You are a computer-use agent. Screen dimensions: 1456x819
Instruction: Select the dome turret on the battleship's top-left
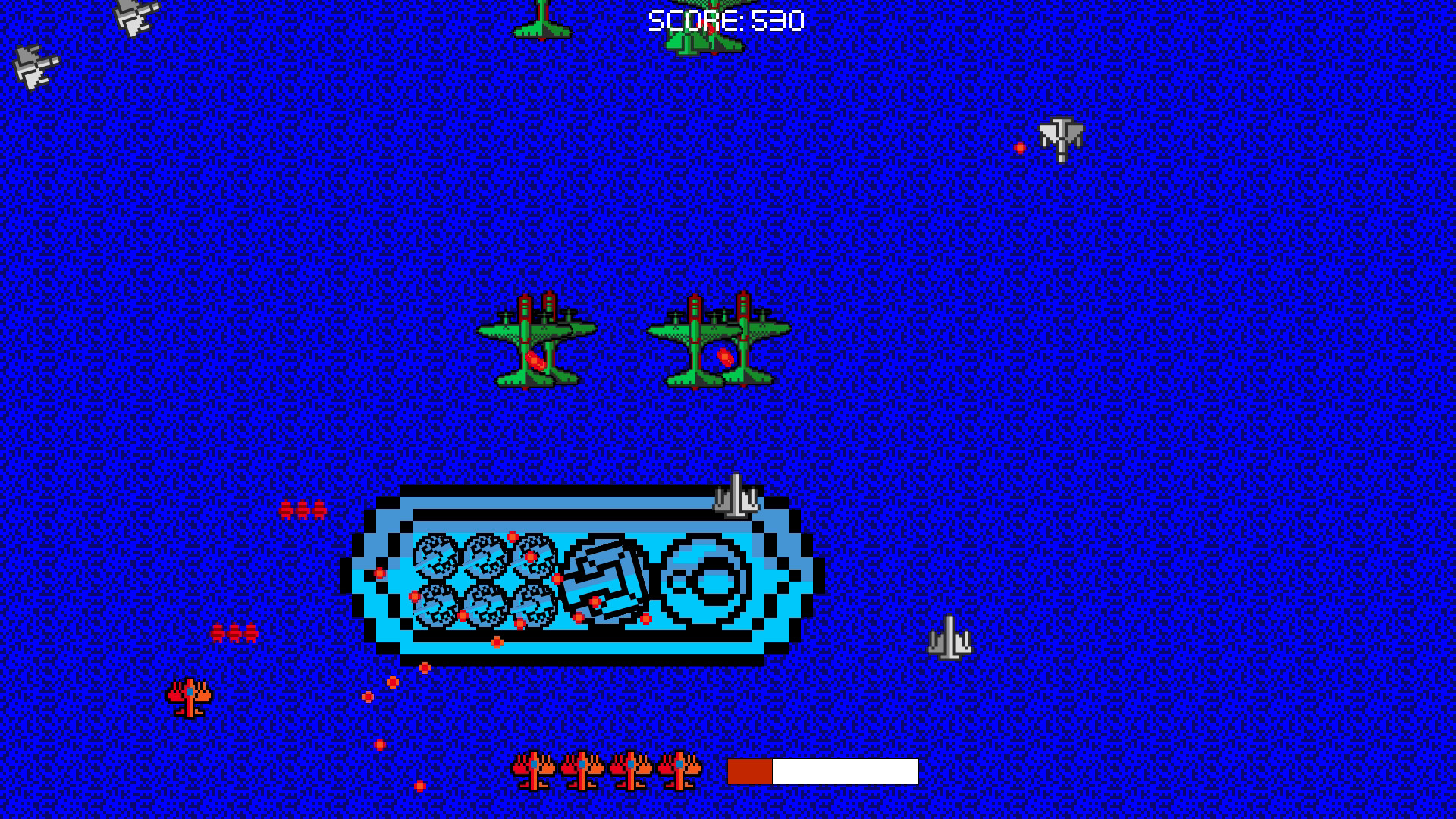[436, 557]
